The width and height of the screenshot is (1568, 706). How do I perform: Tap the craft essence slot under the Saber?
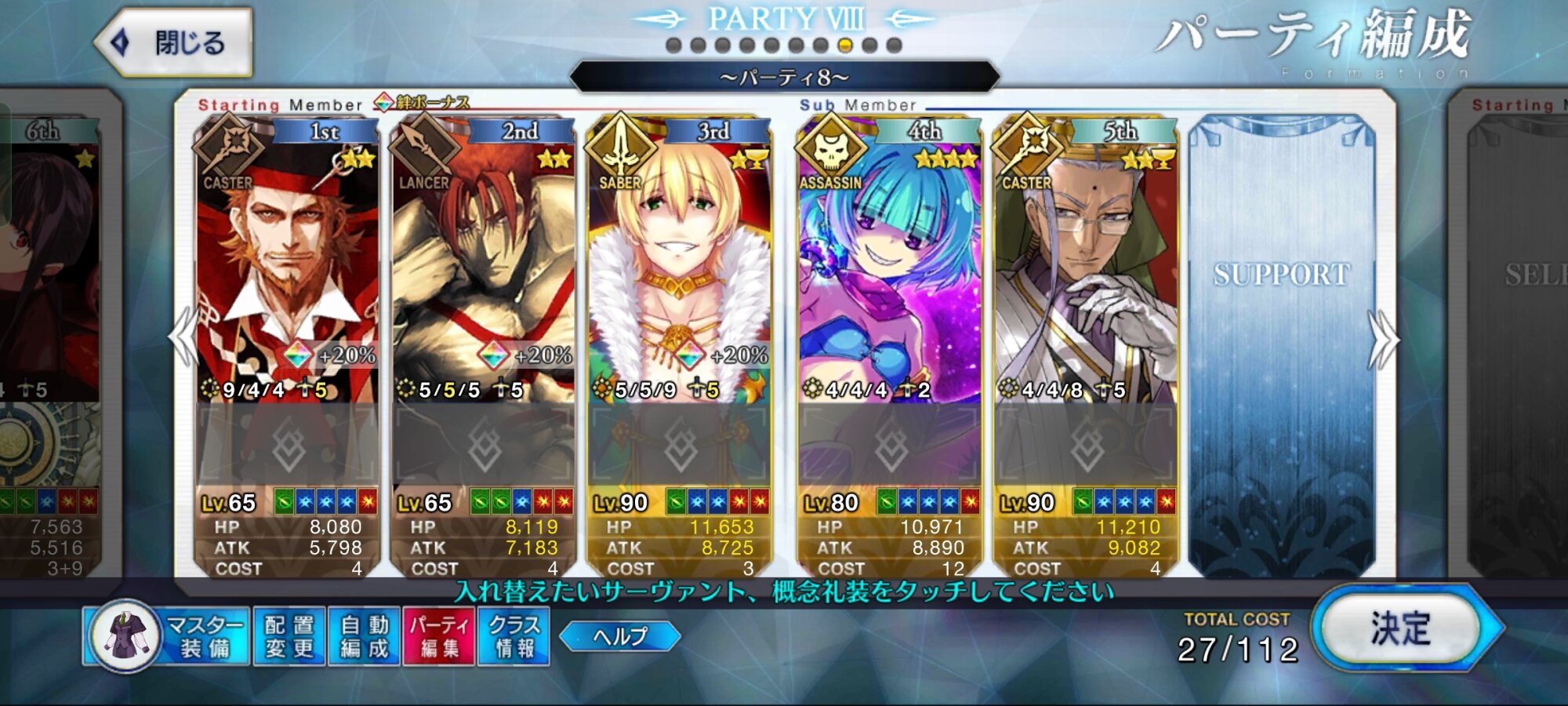click(679, 446)
